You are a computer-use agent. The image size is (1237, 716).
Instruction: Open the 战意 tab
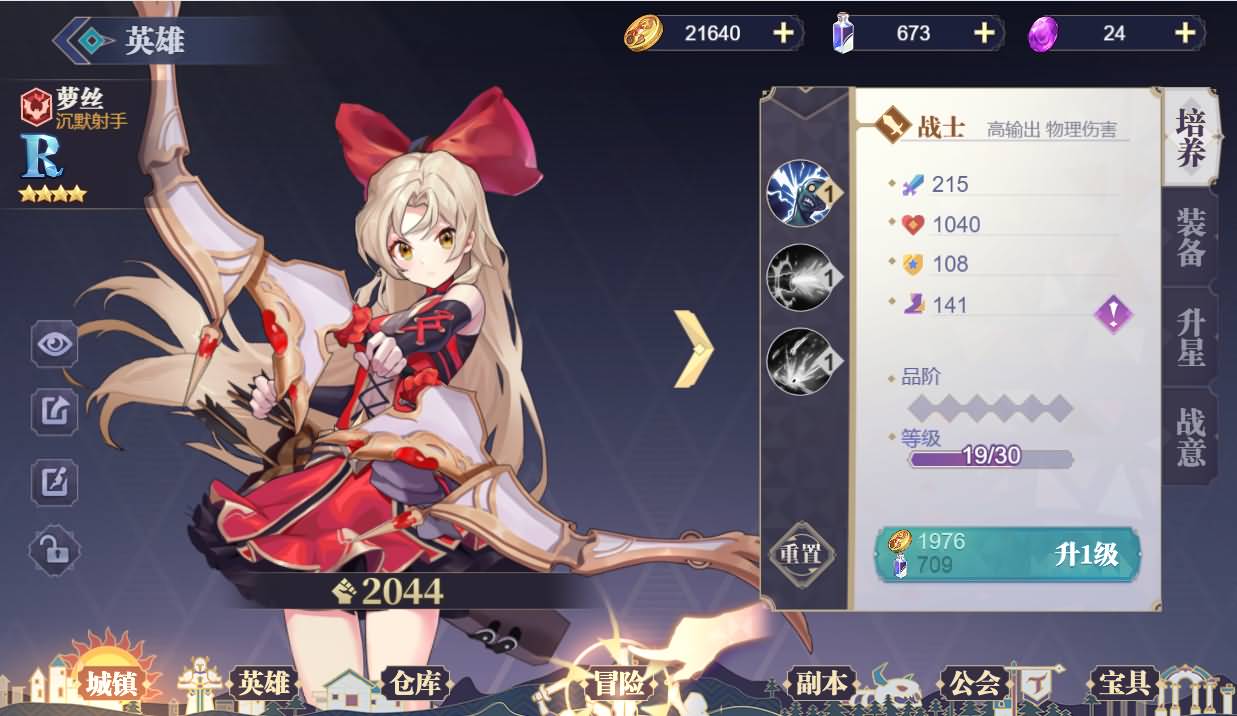click(1190, 436)
